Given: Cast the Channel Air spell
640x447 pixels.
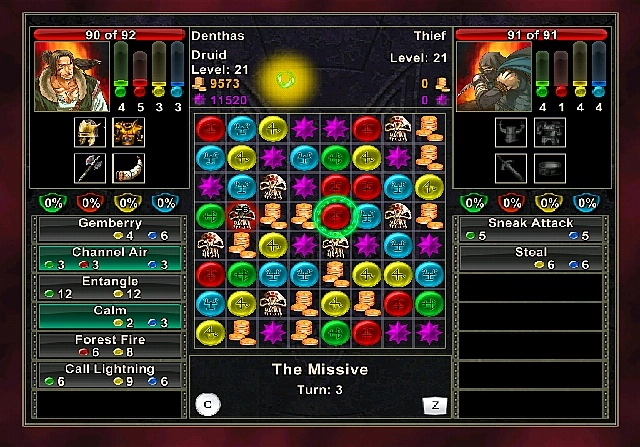Looking at the screenshot, I should [x=109, y=258].
